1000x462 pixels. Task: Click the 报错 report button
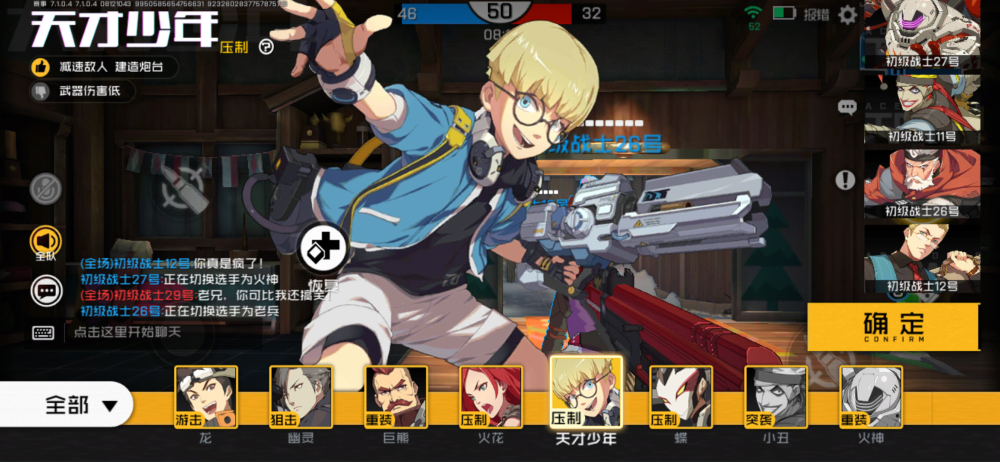pyautogui.click(x=817, y=15)
